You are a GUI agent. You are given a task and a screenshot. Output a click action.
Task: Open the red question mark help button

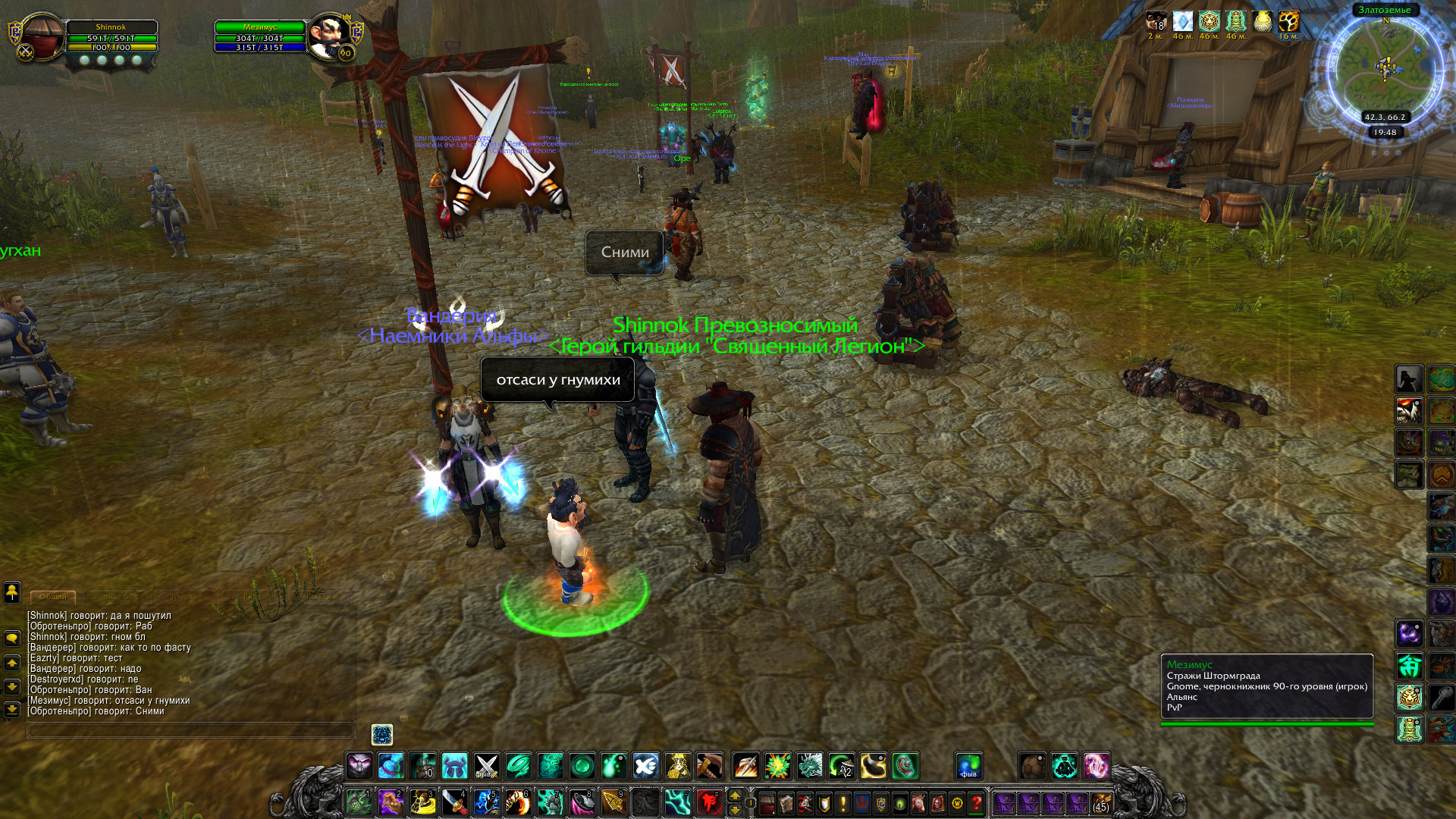(x=977, y=802)
